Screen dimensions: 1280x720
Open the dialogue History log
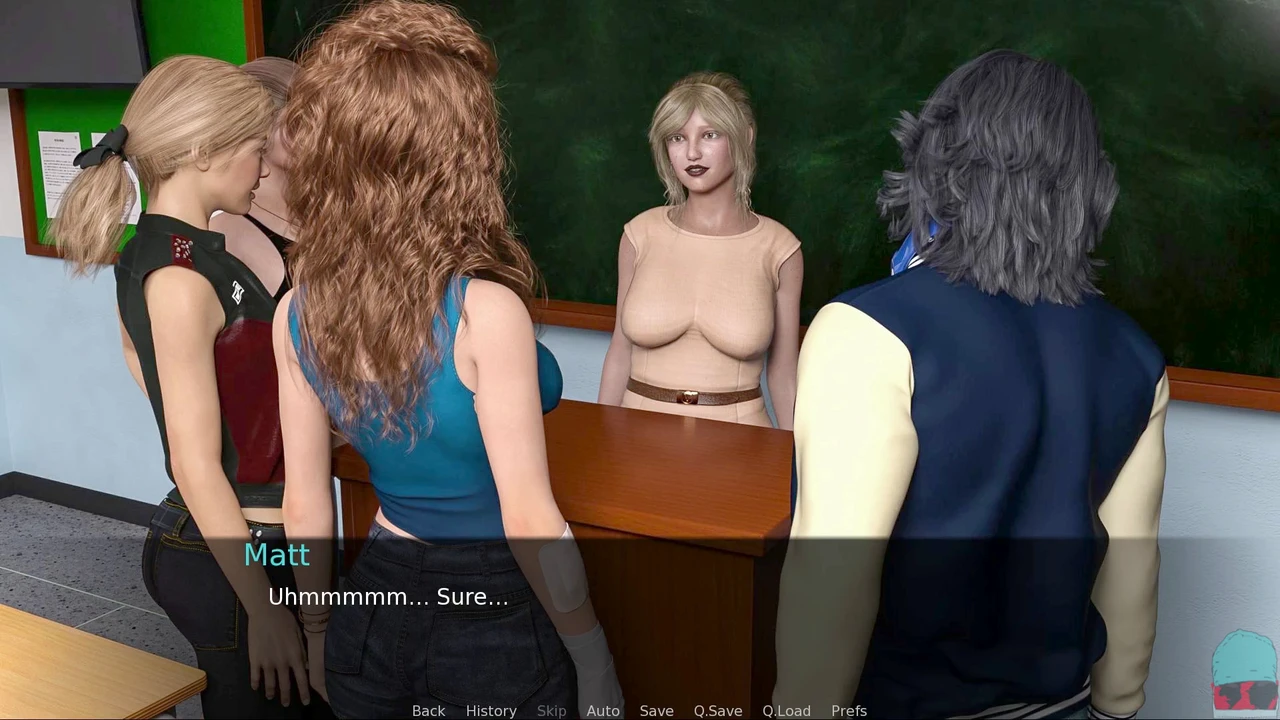tap(491, 710)
